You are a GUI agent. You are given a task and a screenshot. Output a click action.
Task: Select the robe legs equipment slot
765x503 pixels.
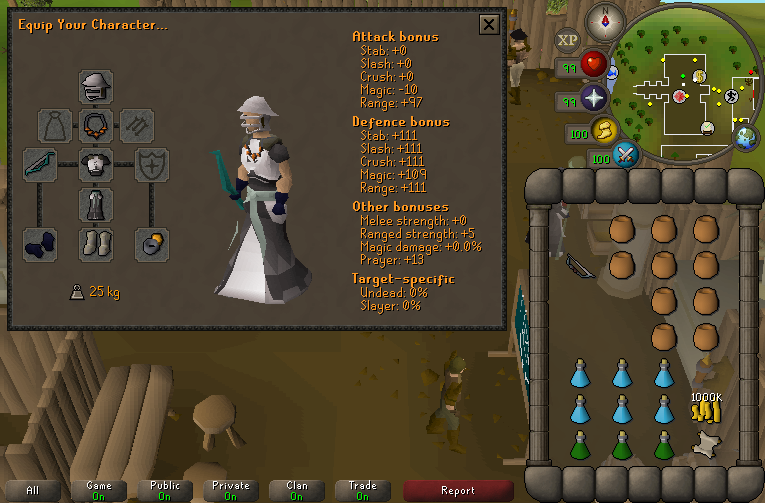[96, 204]
